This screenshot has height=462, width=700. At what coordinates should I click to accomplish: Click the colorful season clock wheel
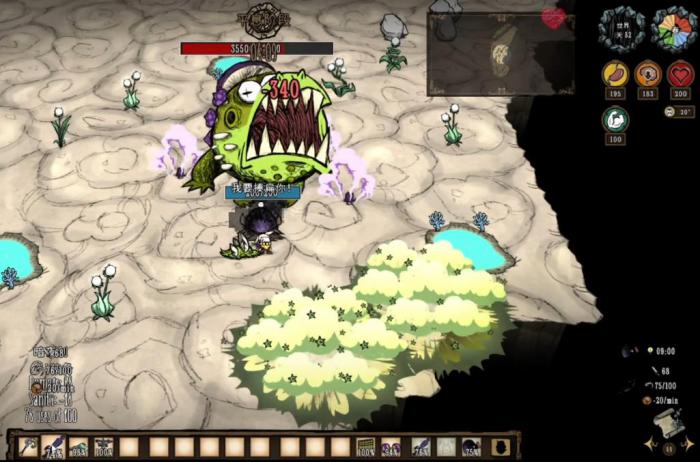pyautogui.click(x=673, y=26)
